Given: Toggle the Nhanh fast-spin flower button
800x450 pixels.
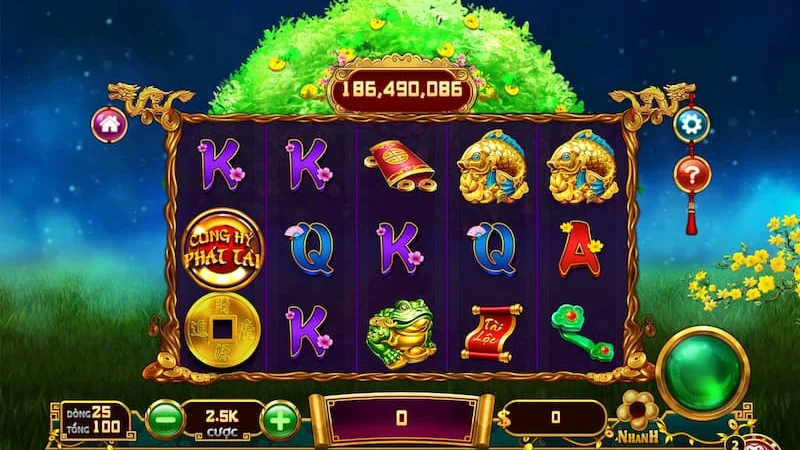Looking at the screenshot, I should [x=638, y=412].
